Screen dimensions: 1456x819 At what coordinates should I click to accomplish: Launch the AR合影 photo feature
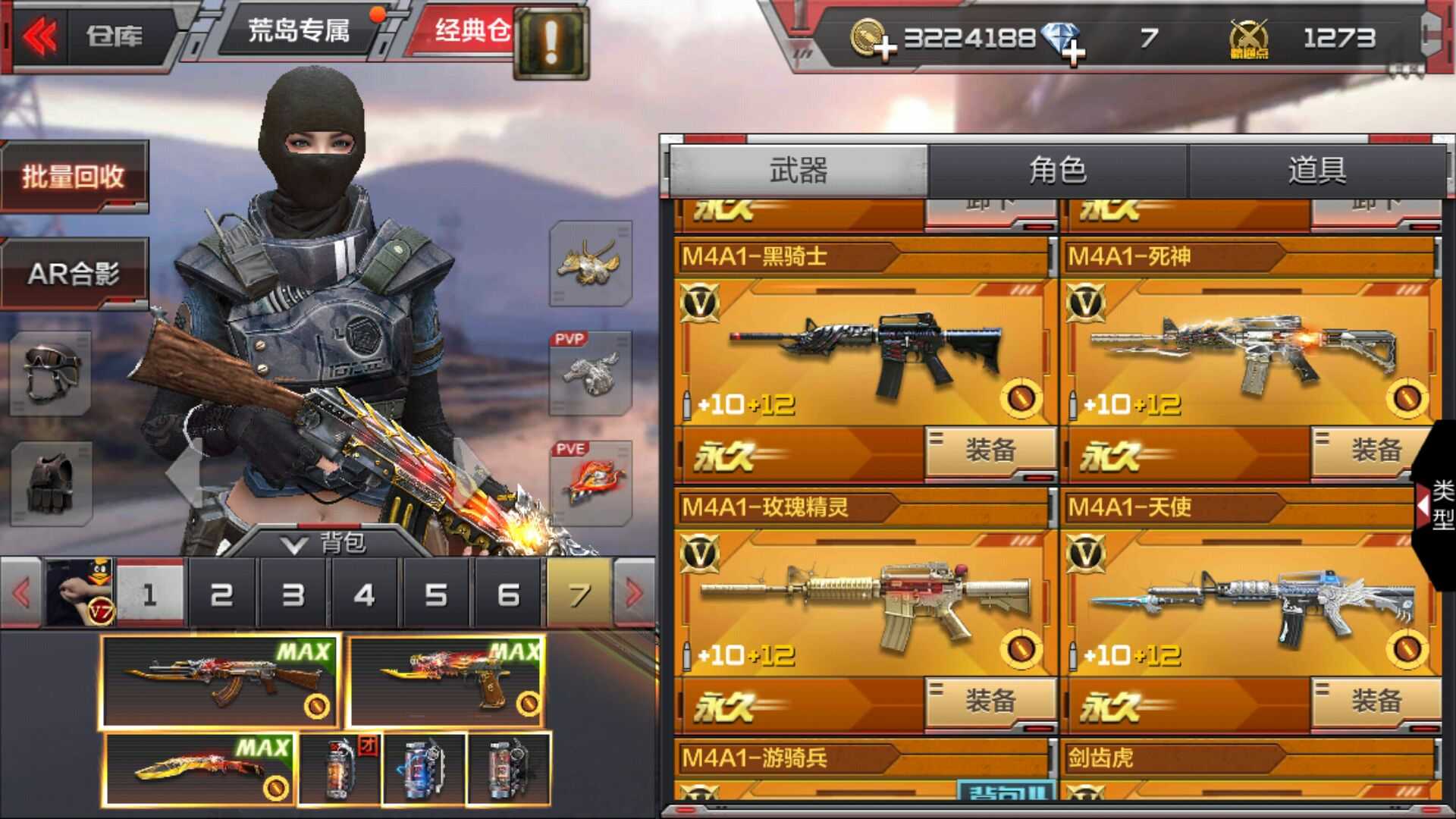tap(74, 273)
